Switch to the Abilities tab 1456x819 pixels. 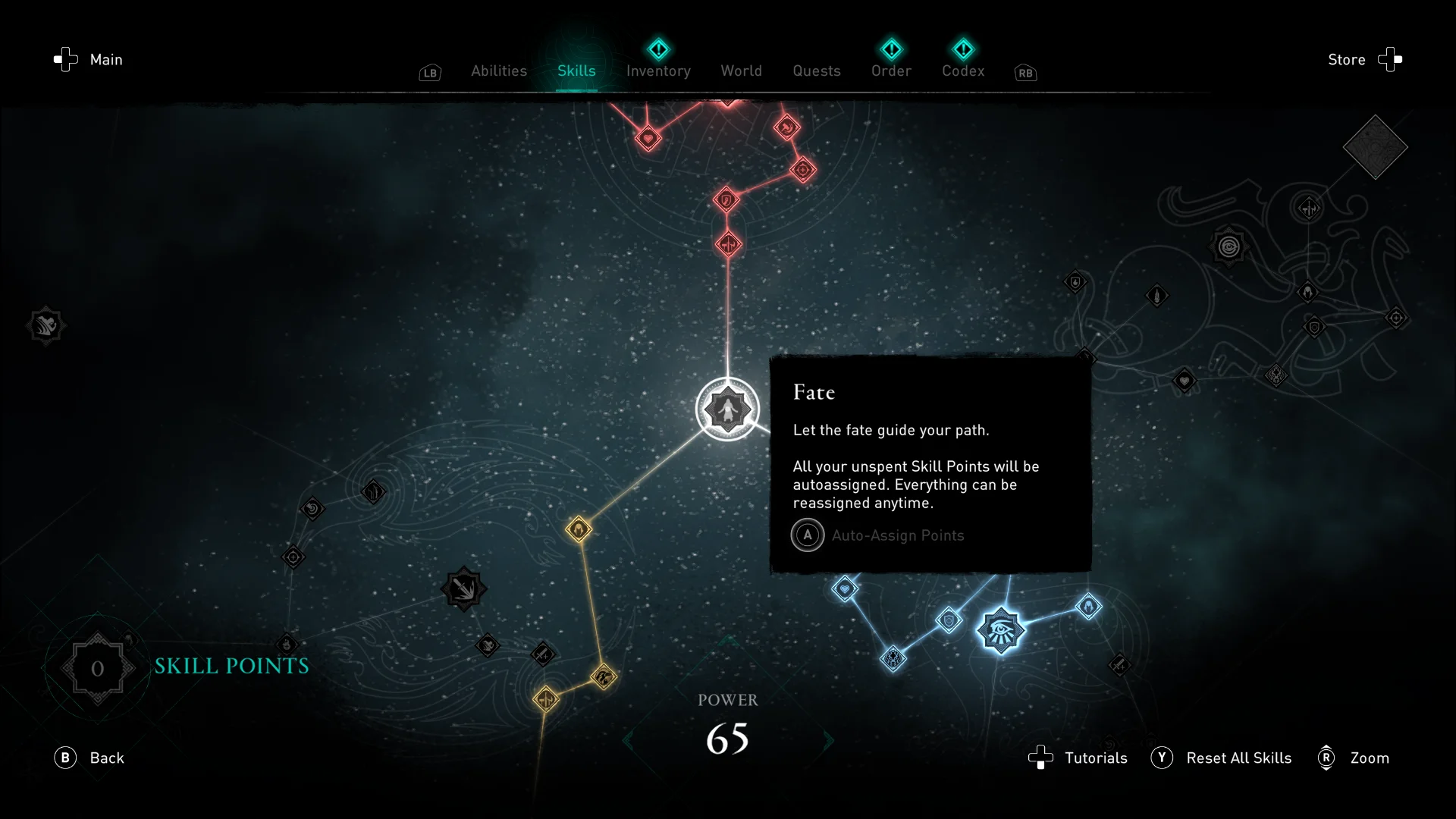tap(498, 71)
